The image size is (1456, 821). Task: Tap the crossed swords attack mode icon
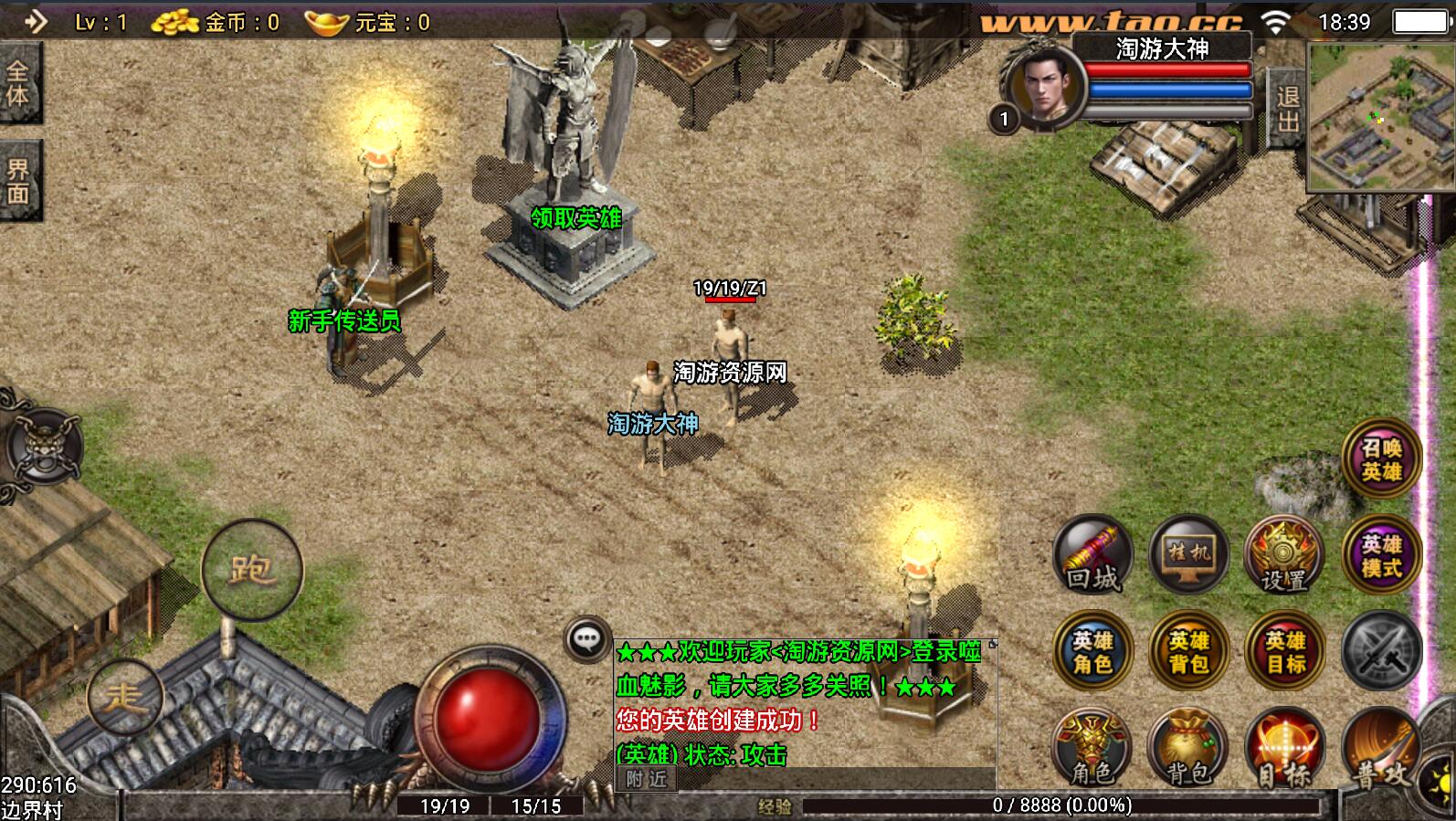[x=1381, y=652]
